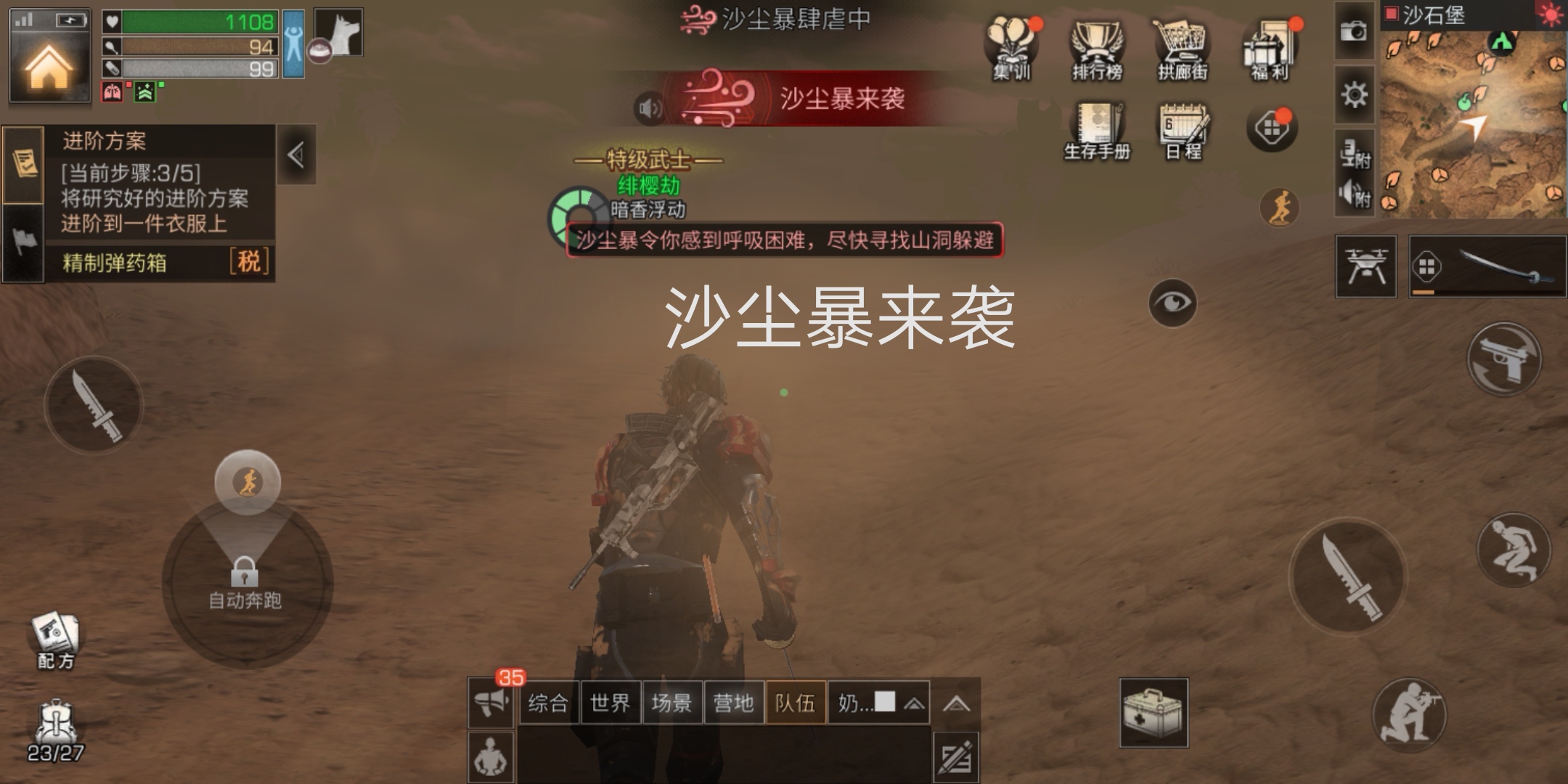Open the game settings gear
1568x784 pixels.
coord(1353,94)
